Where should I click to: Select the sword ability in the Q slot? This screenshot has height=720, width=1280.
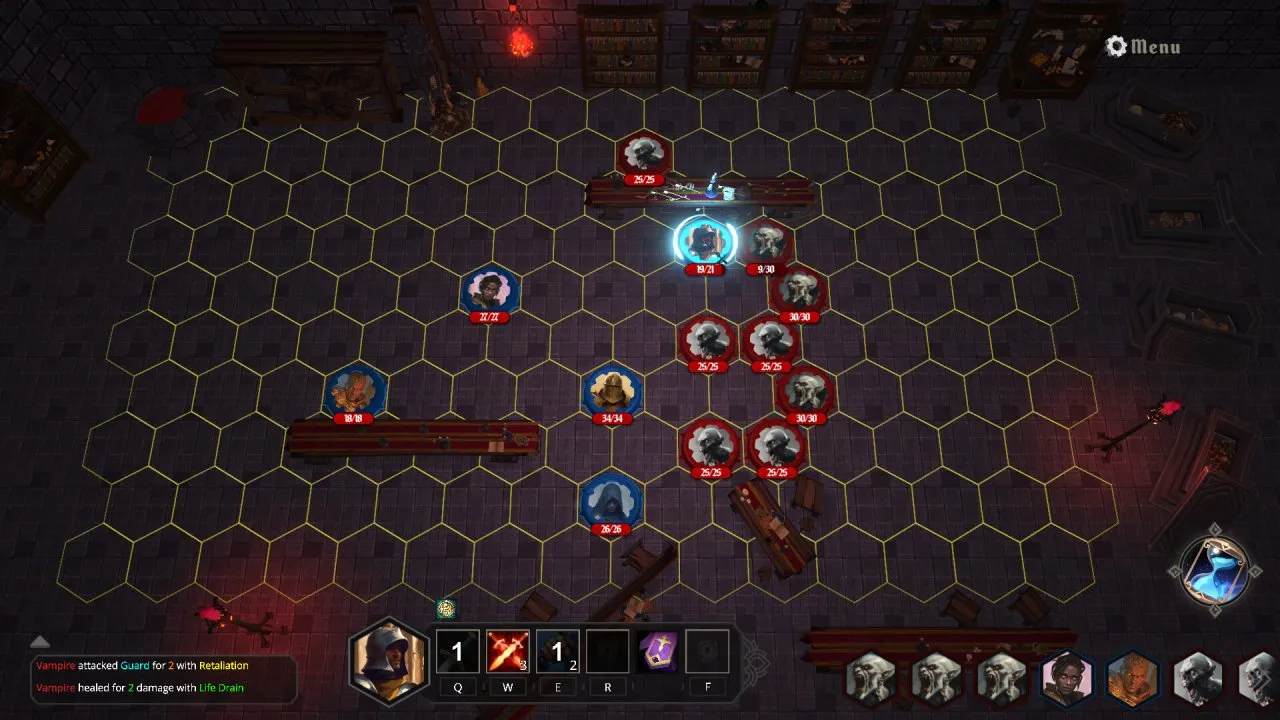457,652
